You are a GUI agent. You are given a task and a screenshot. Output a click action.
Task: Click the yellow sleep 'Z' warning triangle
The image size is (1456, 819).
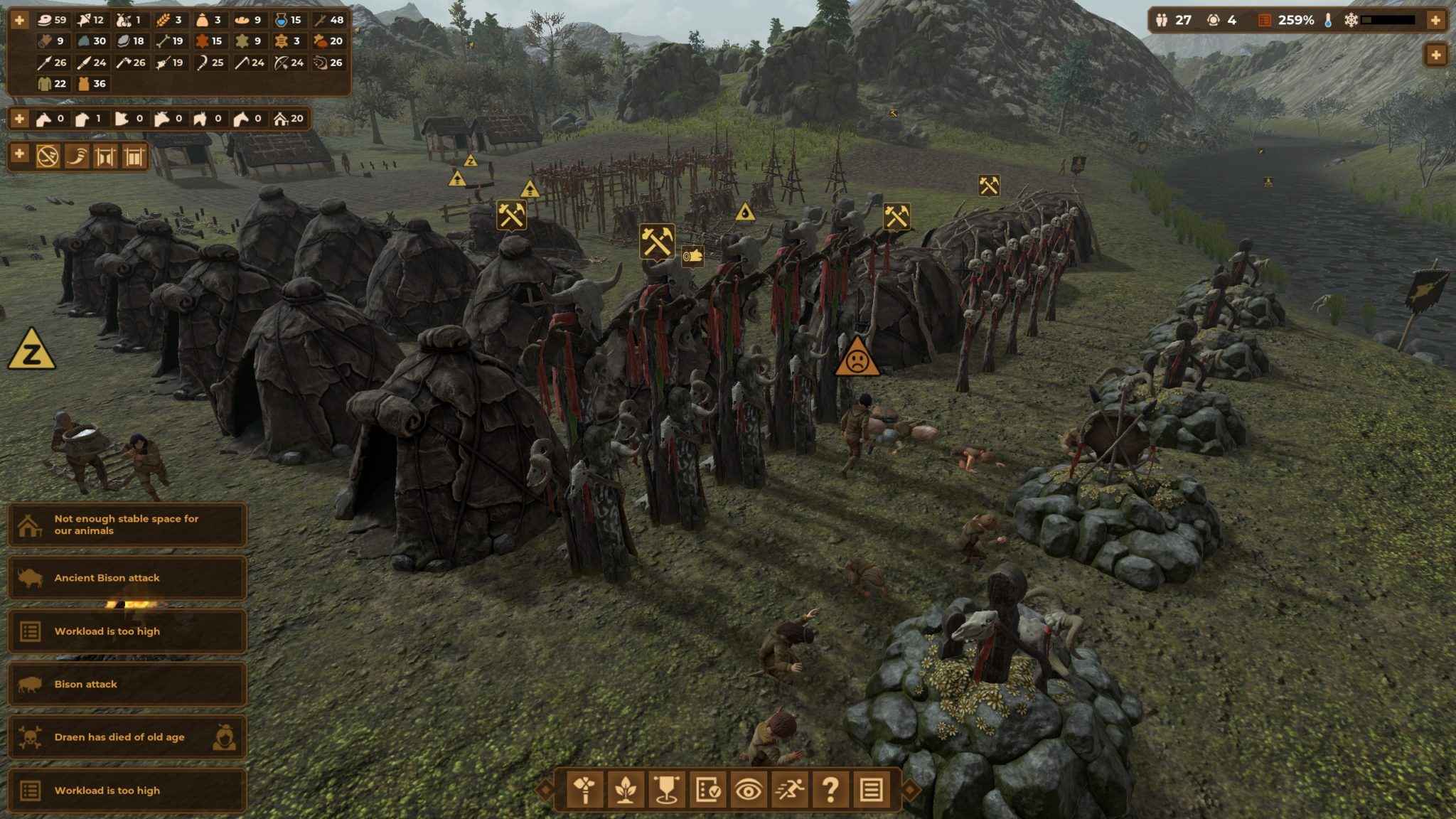click(x=31, y=351)
